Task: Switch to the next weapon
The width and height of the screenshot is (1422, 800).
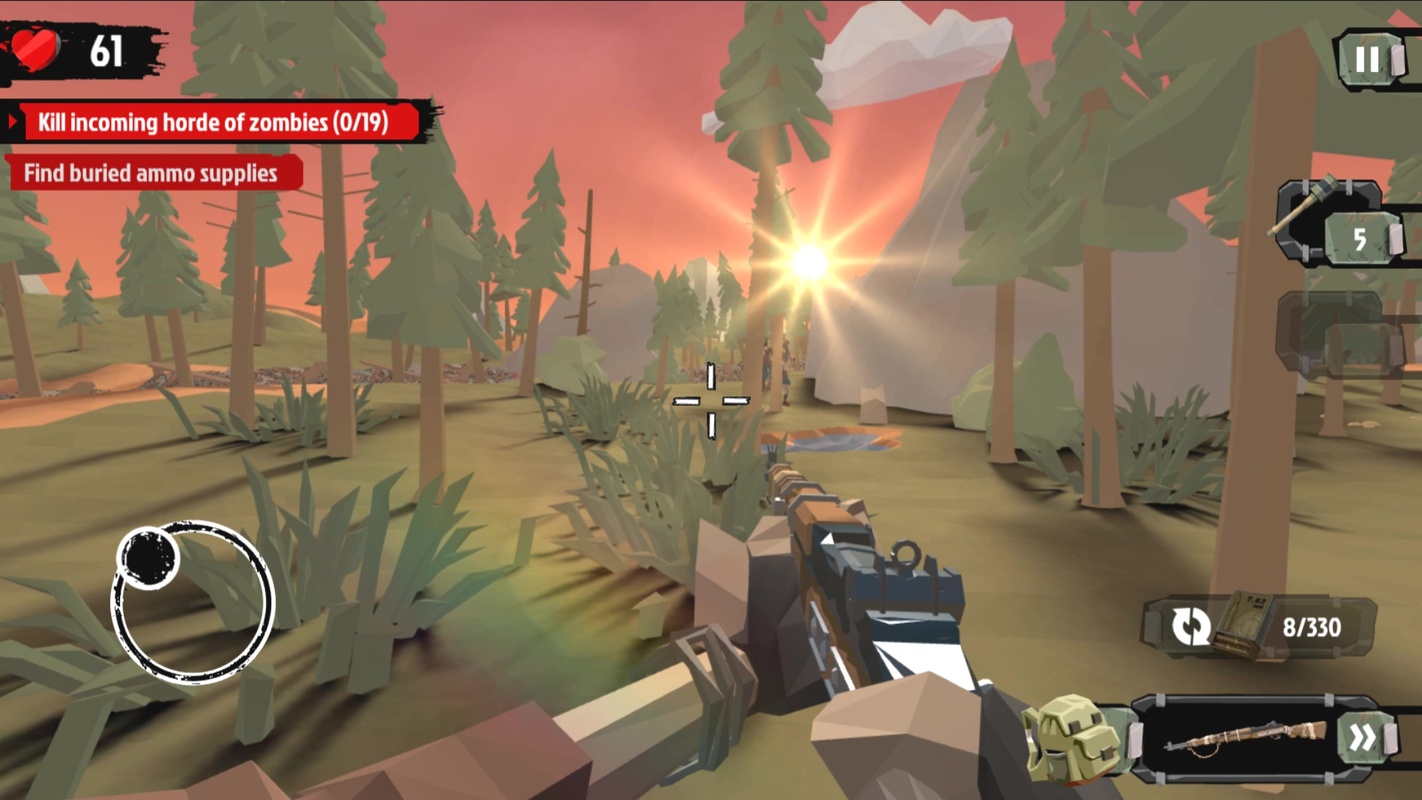Action: tap(1361, 739)
